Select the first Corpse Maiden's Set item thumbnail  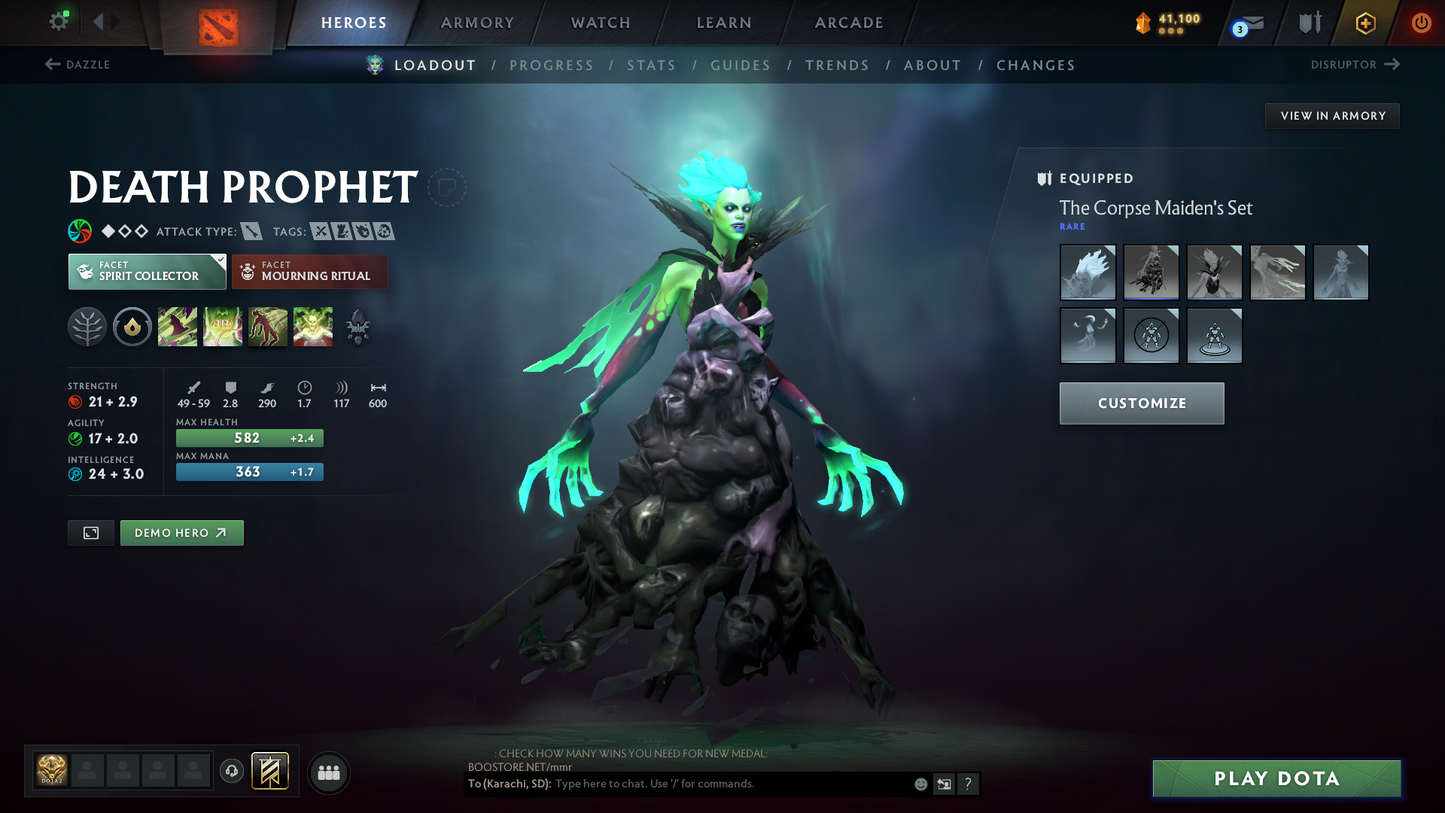pos(1088,272)
